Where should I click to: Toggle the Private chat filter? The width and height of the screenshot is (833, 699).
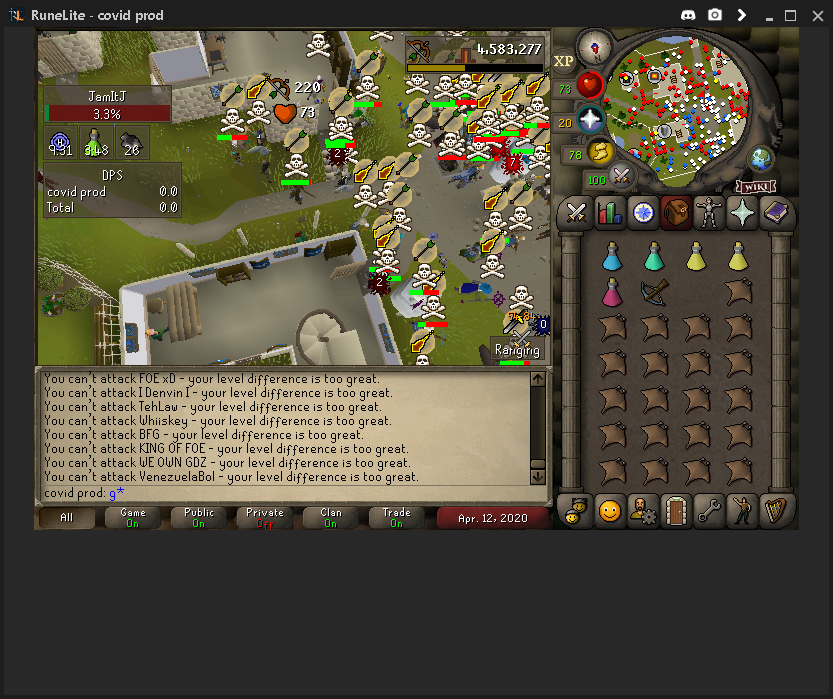click(x=264, y=517)
